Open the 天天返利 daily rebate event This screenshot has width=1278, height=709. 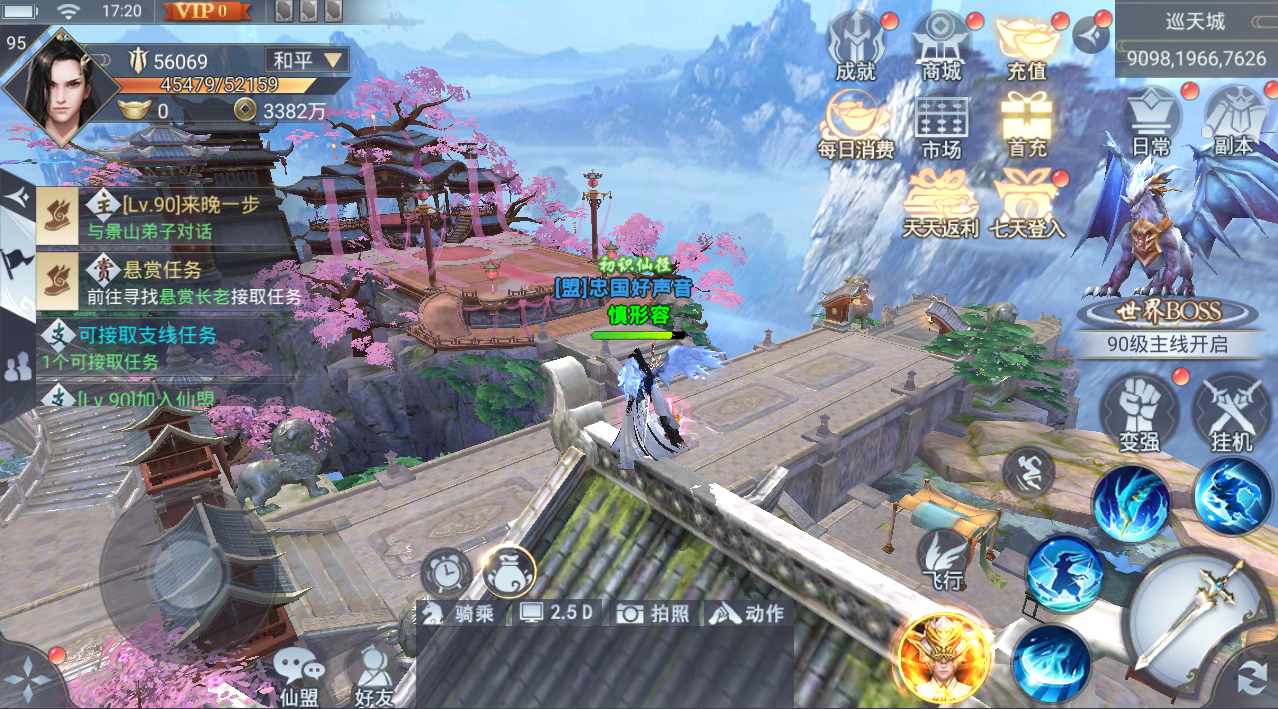940,204
